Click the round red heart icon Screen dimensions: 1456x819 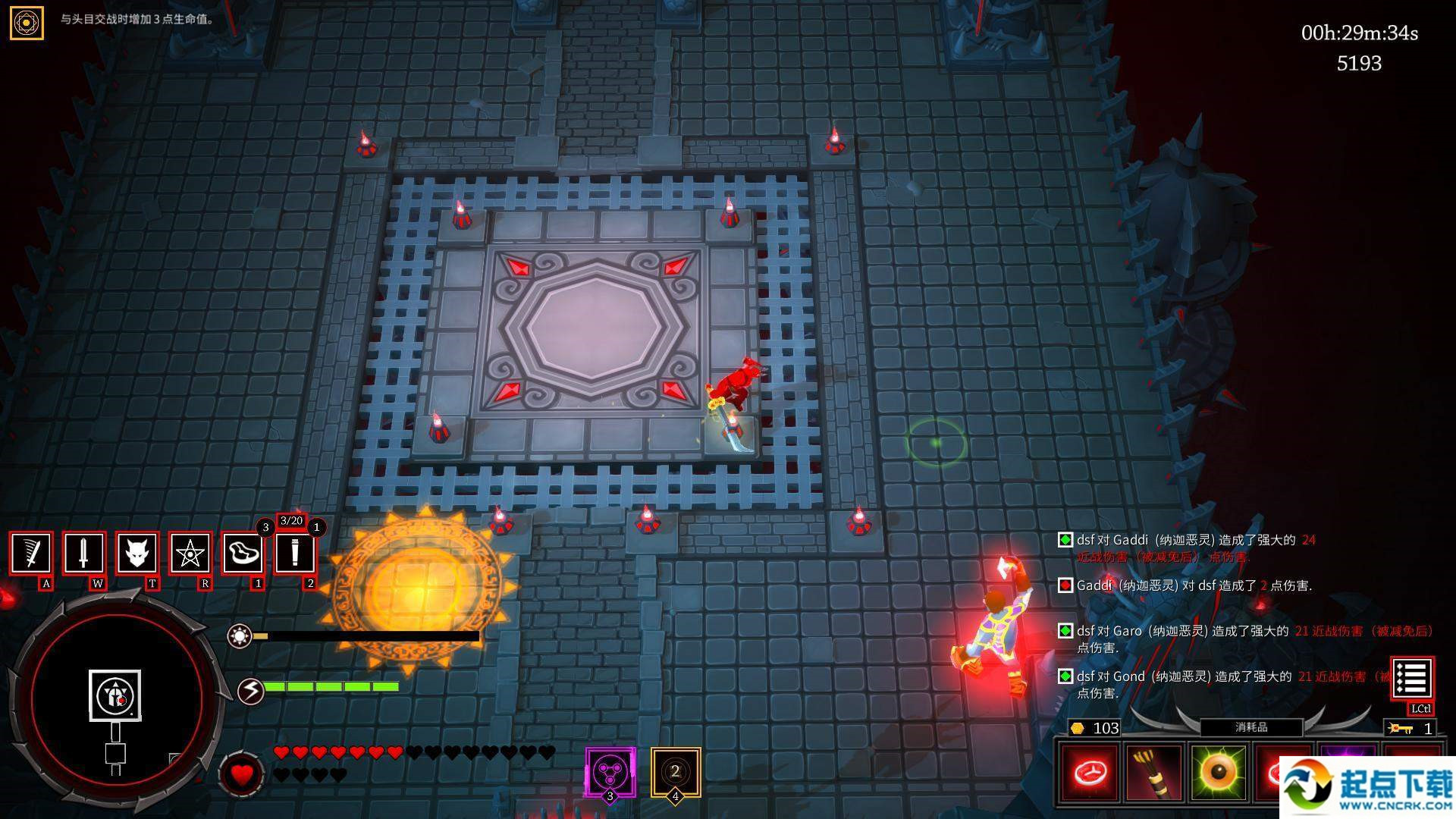241,774
